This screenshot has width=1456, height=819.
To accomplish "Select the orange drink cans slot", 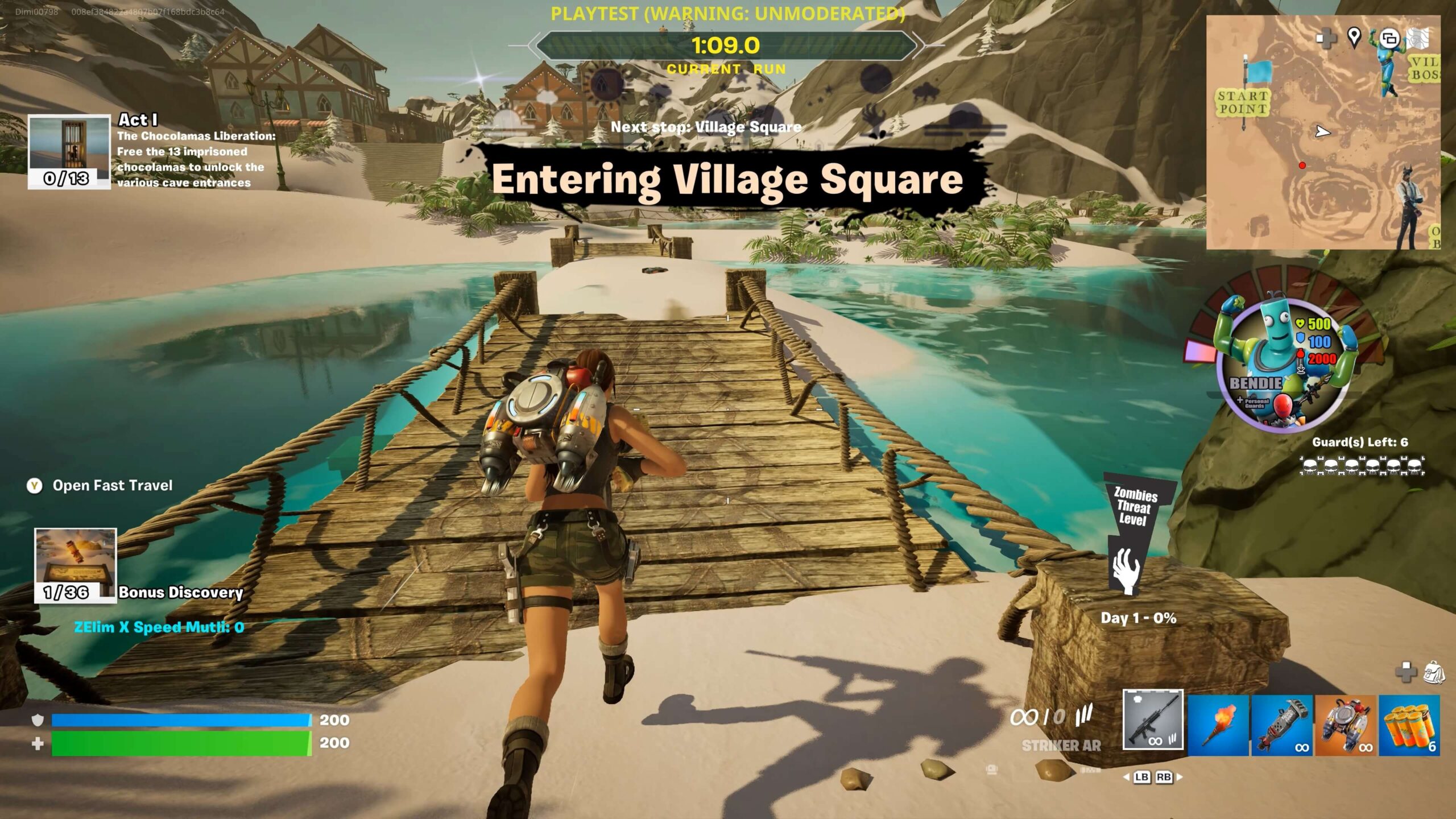I will click(x=1409, y=725).
